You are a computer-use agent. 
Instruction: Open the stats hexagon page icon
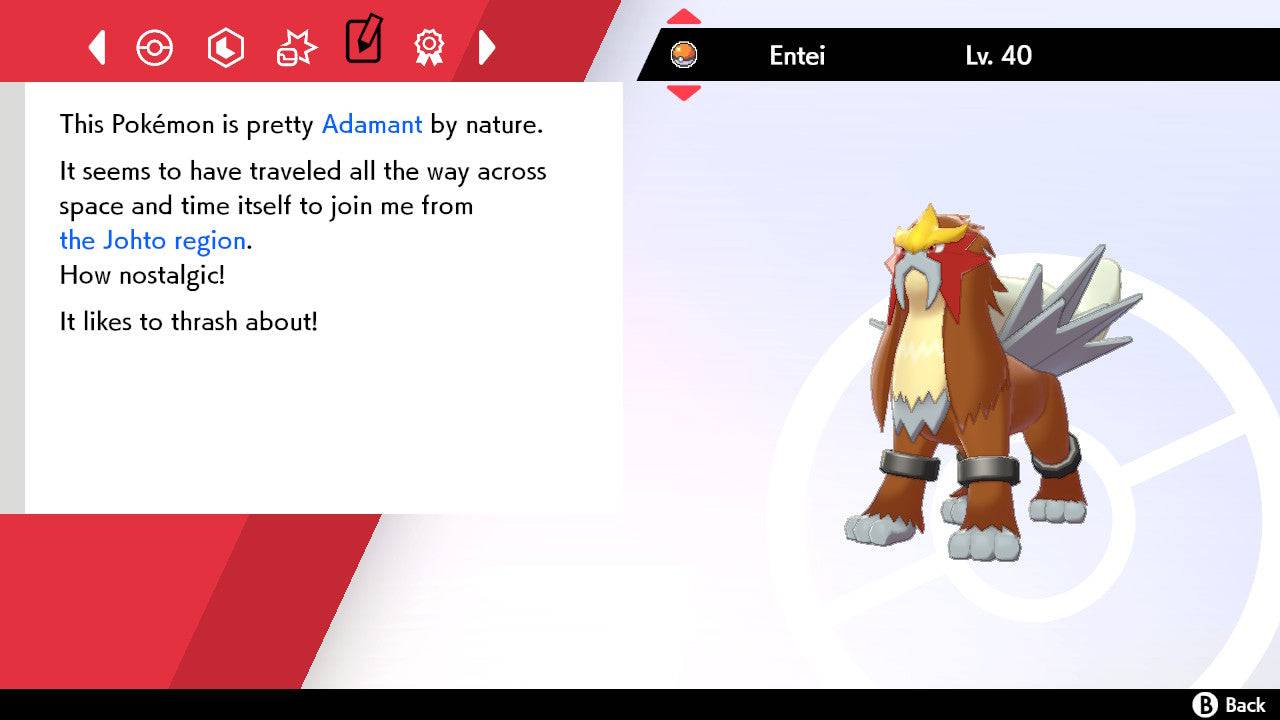pyautogui.click(x=225, y=46)
